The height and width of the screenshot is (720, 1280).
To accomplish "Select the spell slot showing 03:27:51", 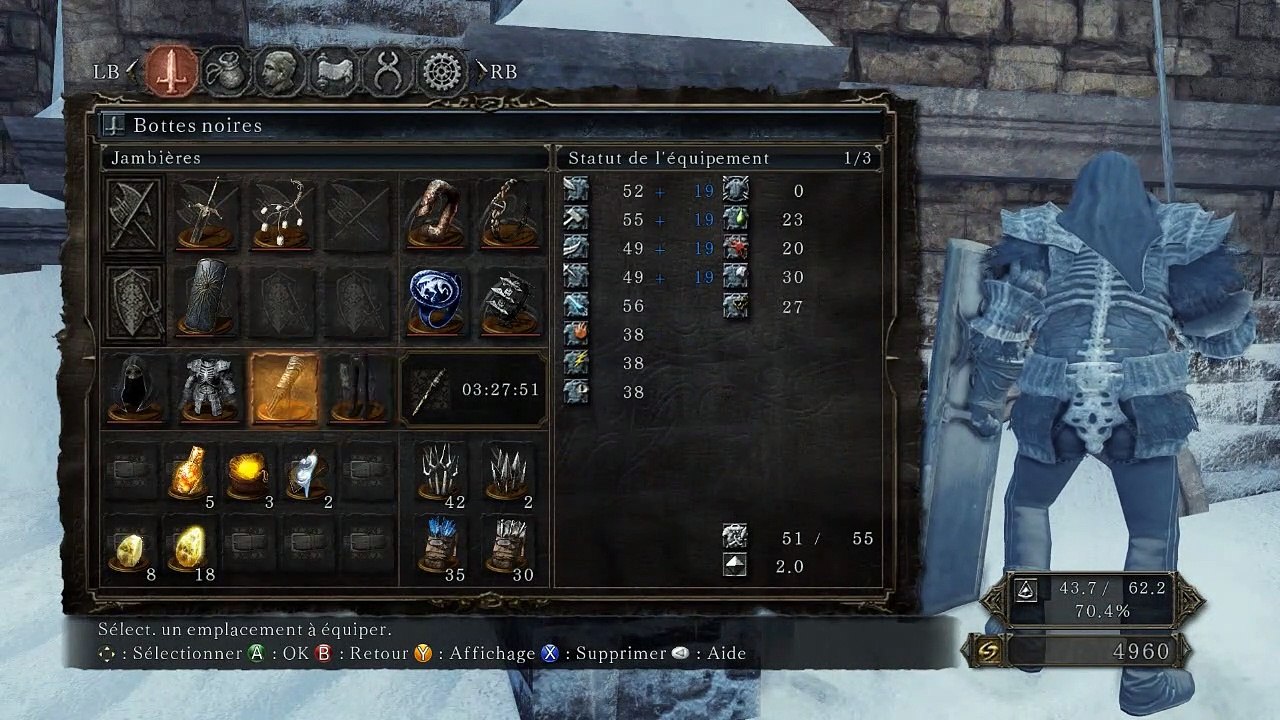I will 473,389.
